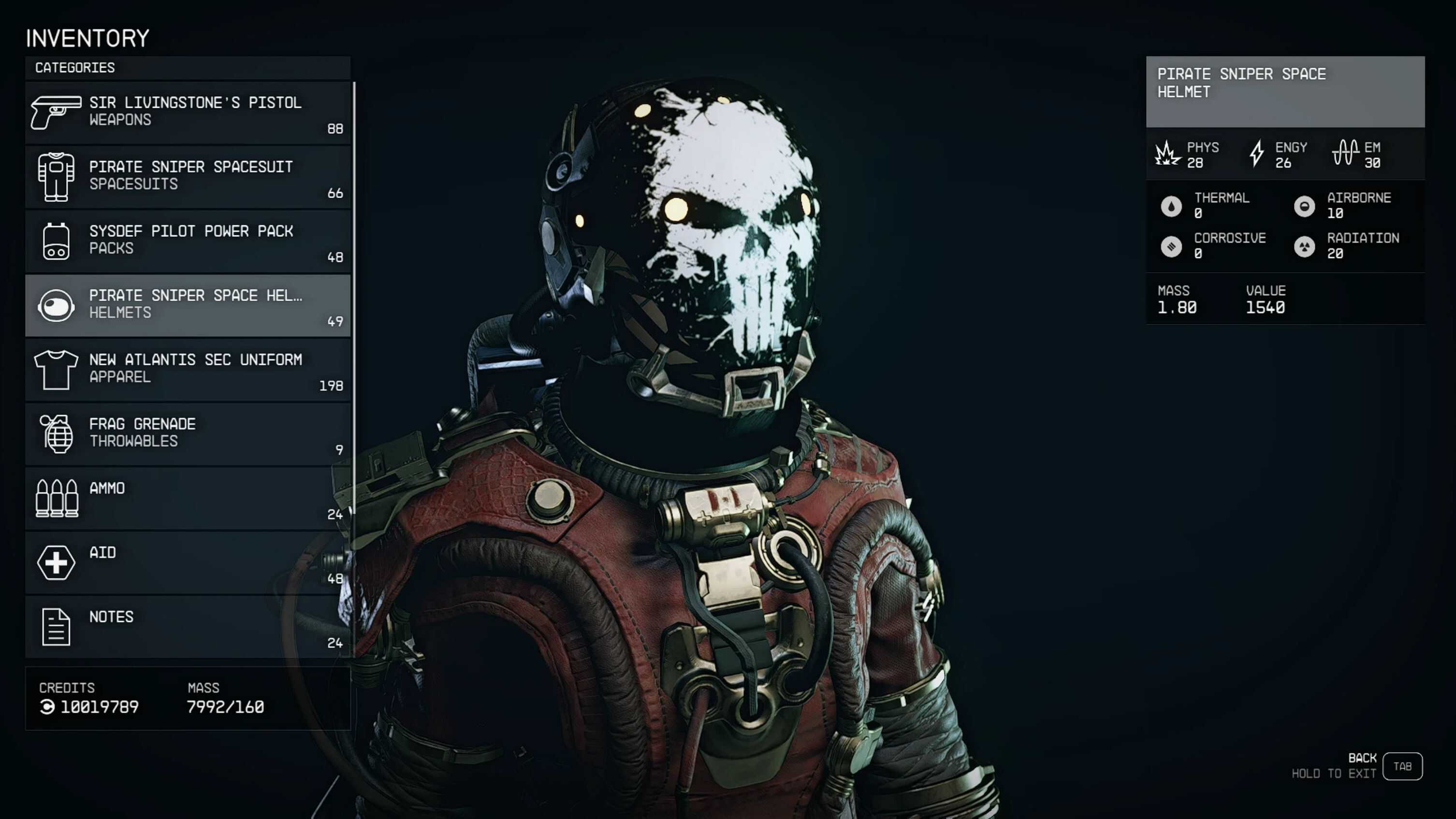Viewport: 1456px width, 819px height.
Task: Choose the Helmets category row
Action: 188,305
